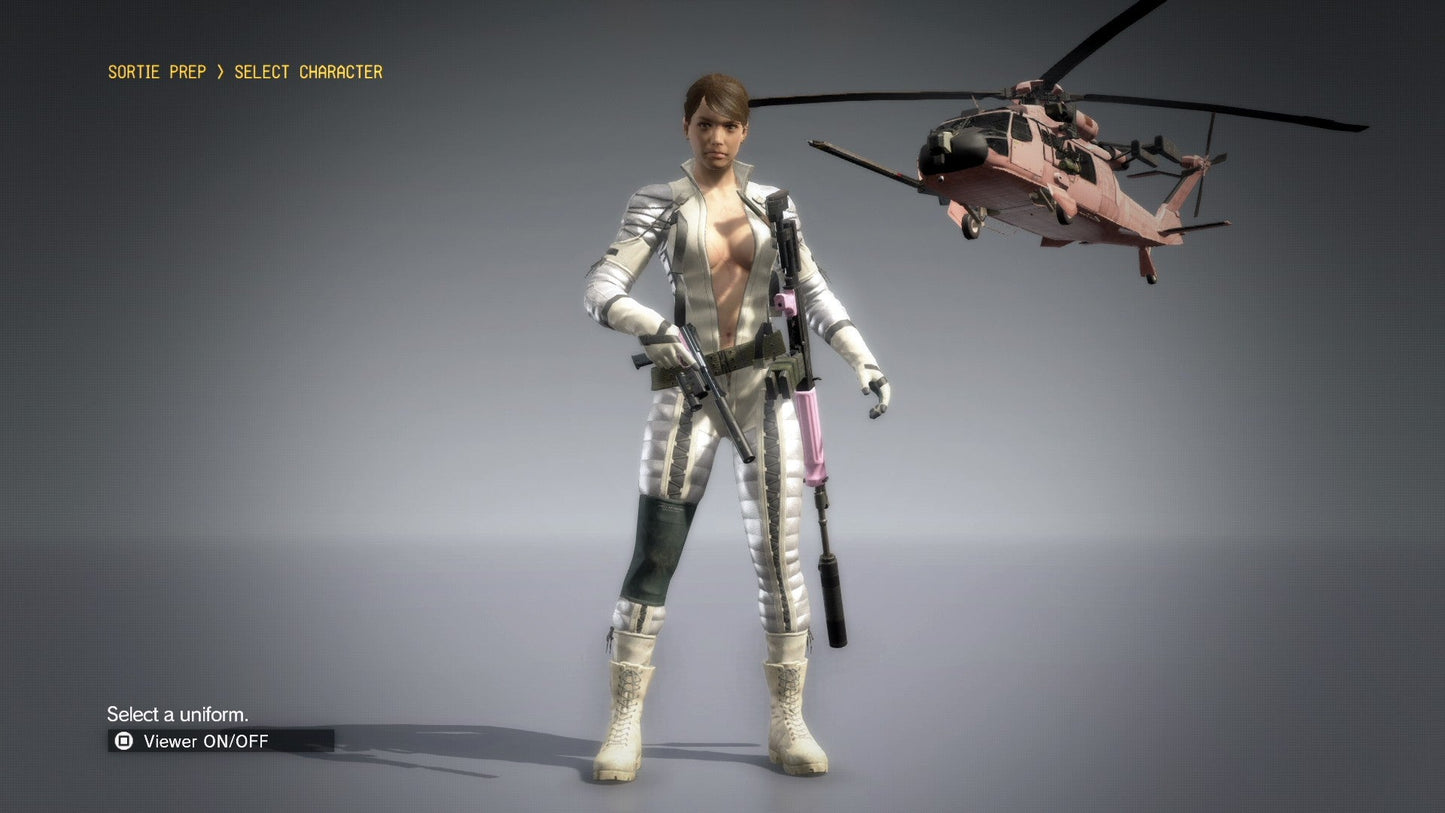Image resolution: width=1445 pixels, height=813 pixels.
Task: Click the Viewer ON/OFF button label
Action: pos(200,741)
